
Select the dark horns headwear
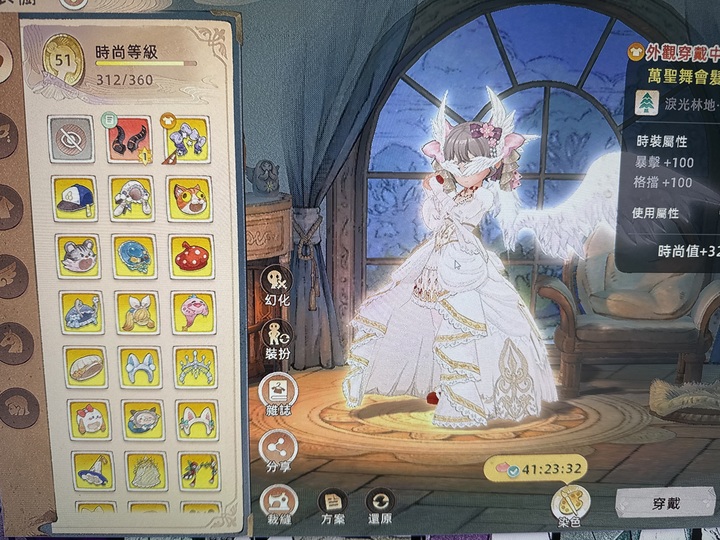pyautogui.click(x=130, y=139)
